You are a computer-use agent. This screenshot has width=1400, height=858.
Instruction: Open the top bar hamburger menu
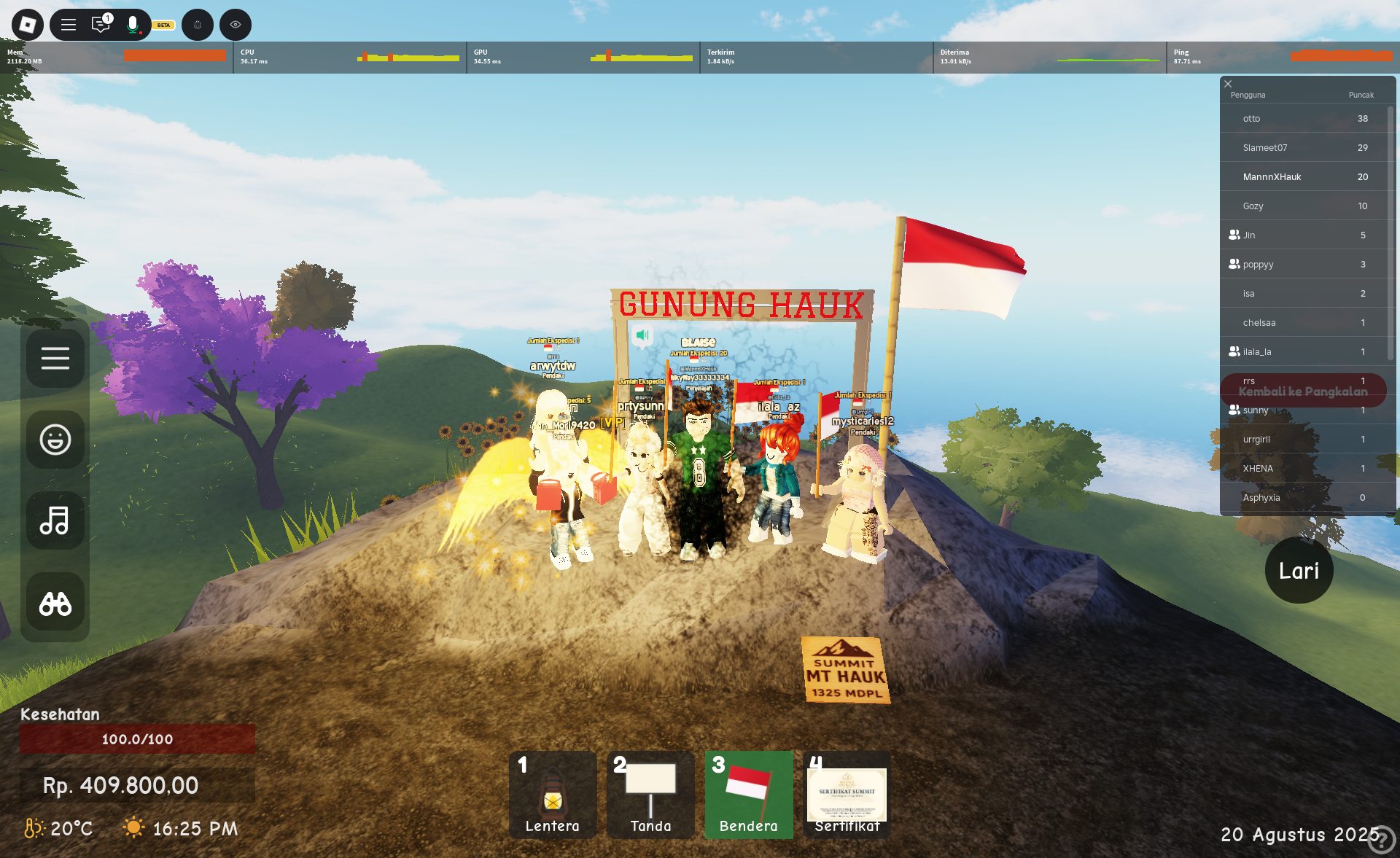(x=69, y=25)
